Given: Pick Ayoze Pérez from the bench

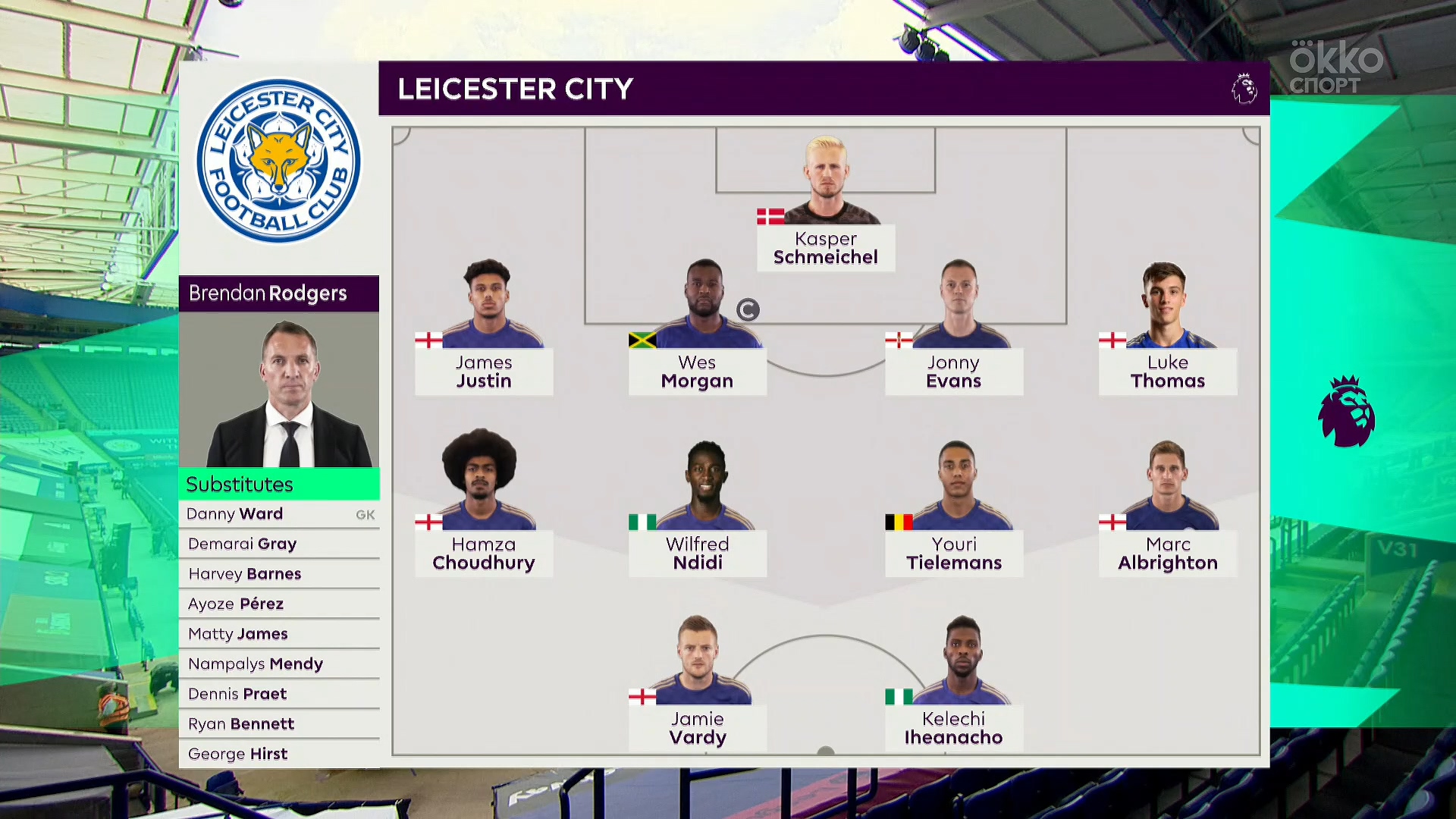Looking at the screenshot, I should tap(279, 604).
